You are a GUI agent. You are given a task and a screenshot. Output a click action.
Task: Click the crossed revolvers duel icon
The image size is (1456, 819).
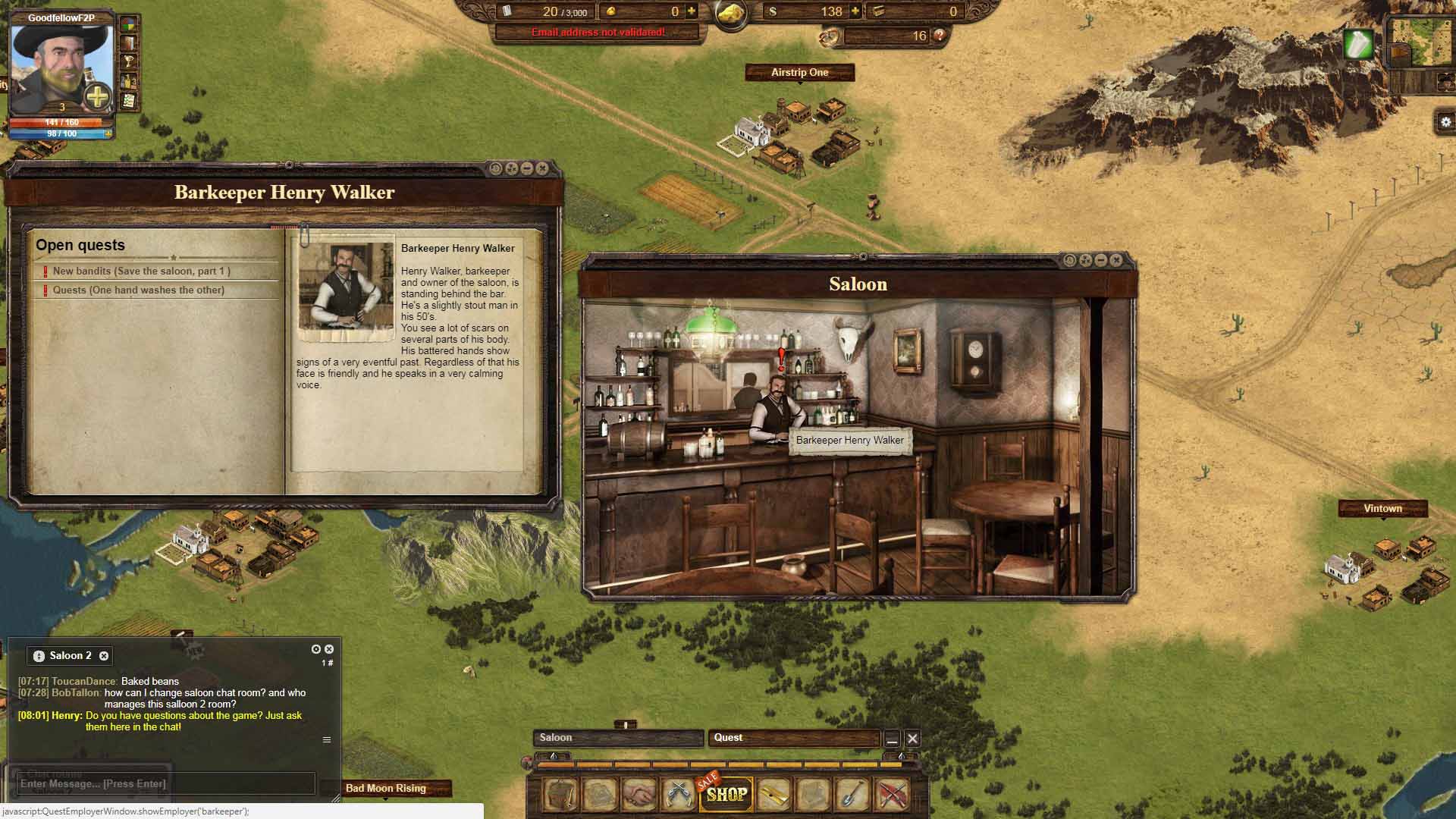[x=678, y=795]
